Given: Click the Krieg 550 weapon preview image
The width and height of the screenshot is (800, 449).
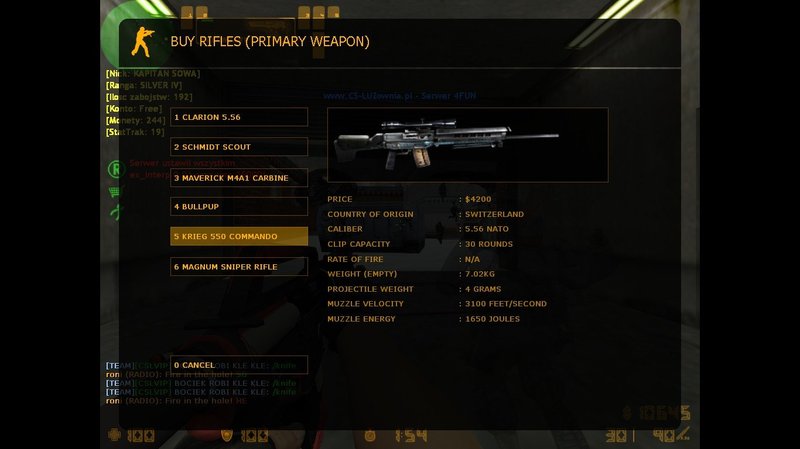Looking at the screenshot, I should pos(467,145).
